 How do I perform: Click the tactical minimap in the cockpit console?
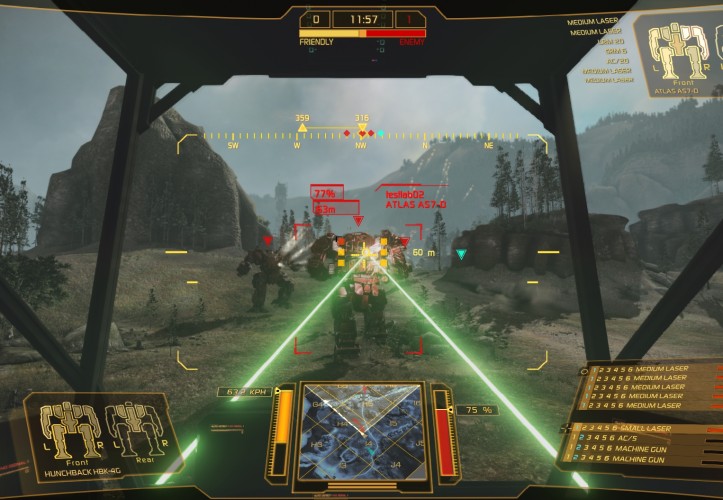(361, 432)
